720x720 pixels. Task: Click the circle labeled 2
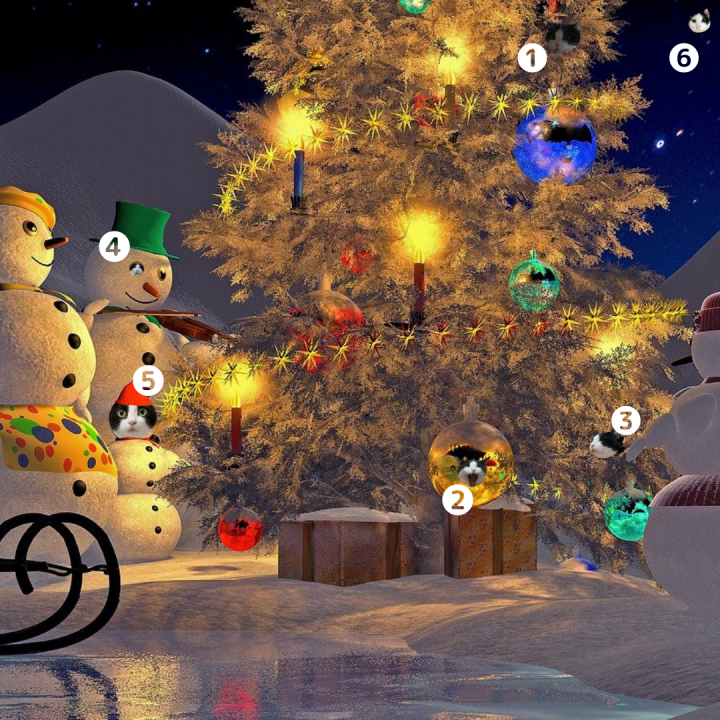pyautogui.click(x=457, y=499)
